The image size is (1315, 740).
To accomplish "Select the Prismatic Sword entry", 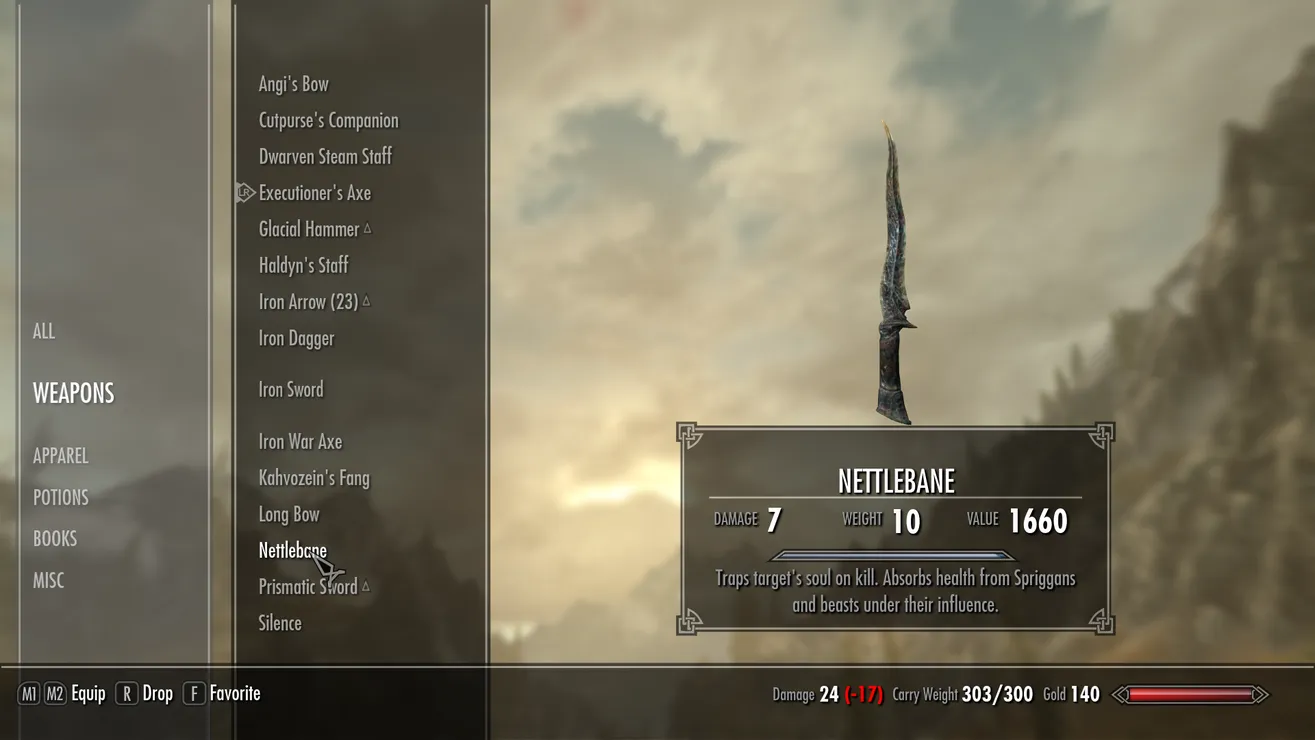I will click(x=308, y=587).
